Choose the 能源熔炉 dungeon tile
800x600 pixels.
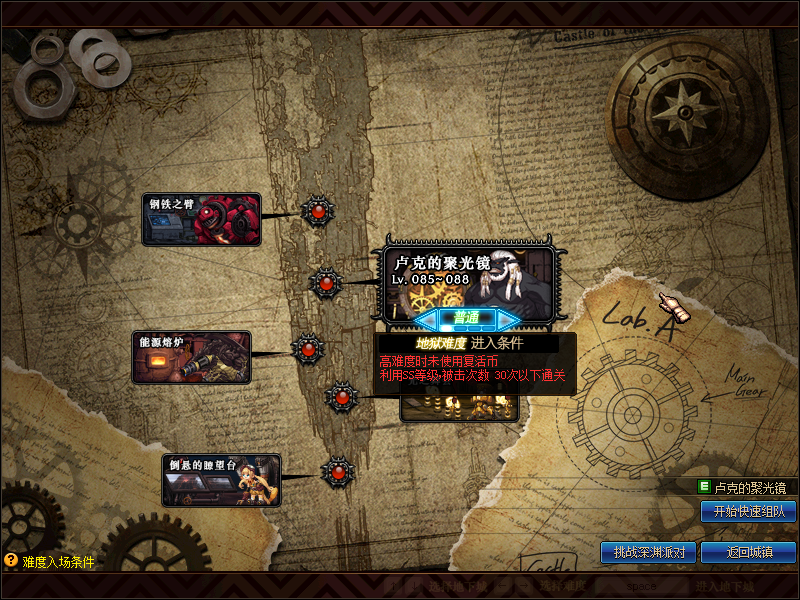[192, 358]
